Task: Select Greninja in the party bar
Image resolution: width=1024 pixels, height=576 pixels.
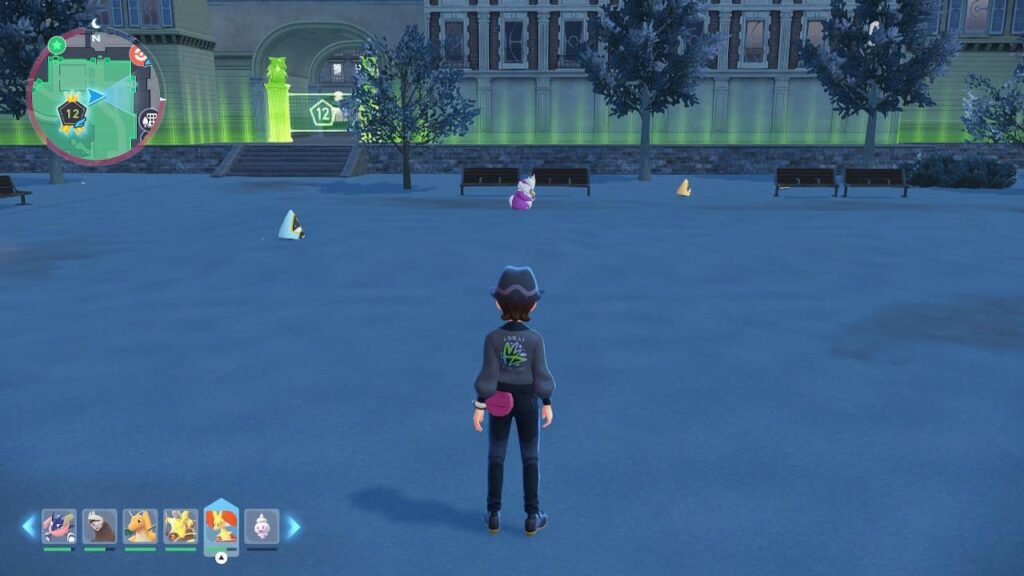Action: (x=59, y=526)
